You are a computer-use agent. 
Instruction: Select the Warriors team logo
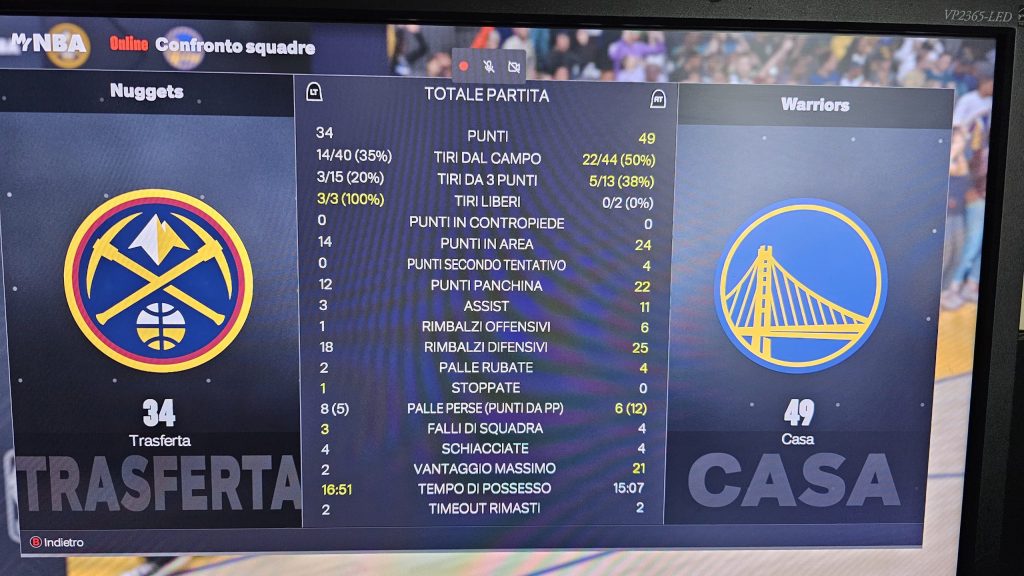pos(800,285)
